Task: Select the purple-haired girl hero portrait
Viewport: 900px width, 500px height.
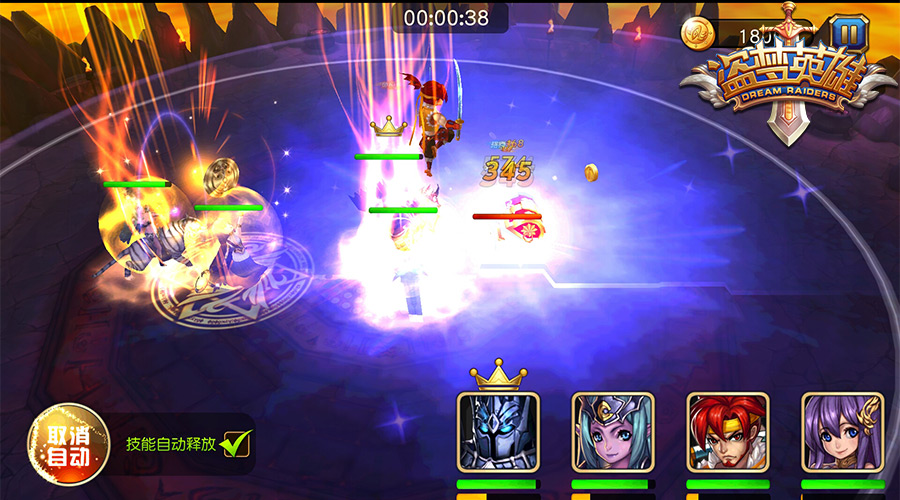Action: tap(842, 432)
